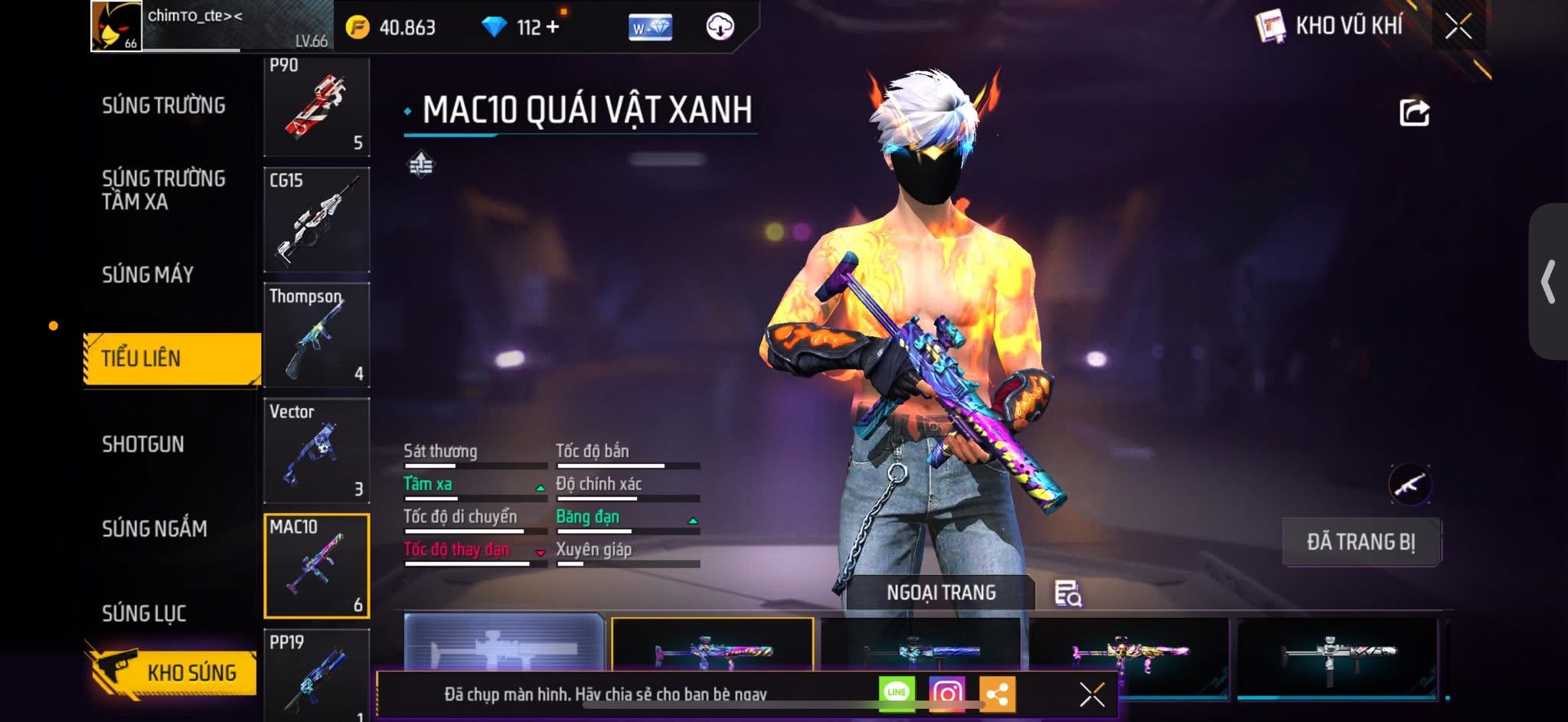This screenshot has height=722, width=1568.
Task: Dismiss the screenshot share notification
Action: pyautogui.click(x=1092, y=694)
